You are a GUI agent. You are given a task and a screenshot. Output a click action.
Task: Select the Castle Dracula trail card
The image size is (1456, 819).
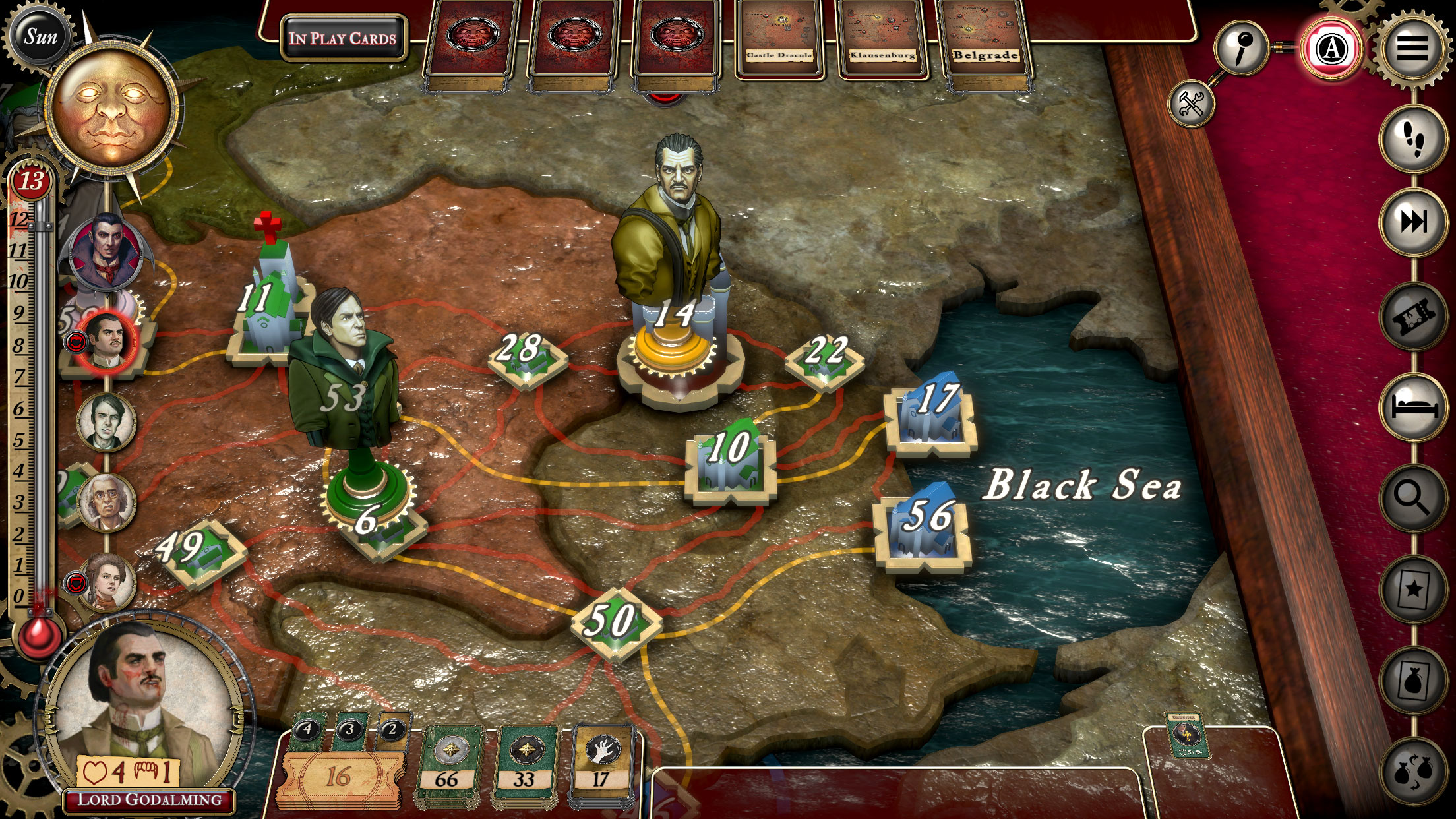click(779, 40)
